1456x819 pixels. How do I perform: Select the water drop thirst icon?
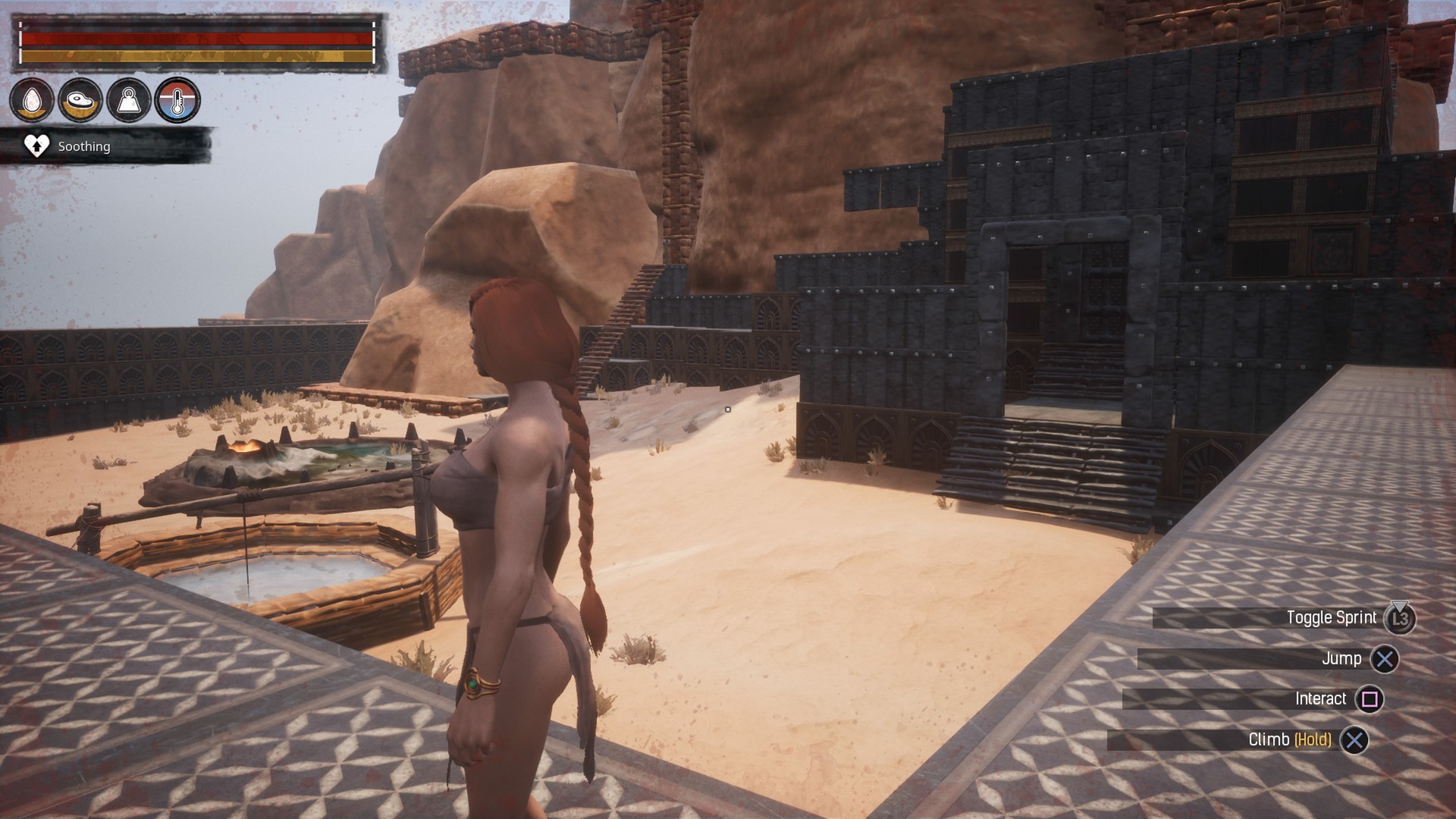click(x=32, y=100)
